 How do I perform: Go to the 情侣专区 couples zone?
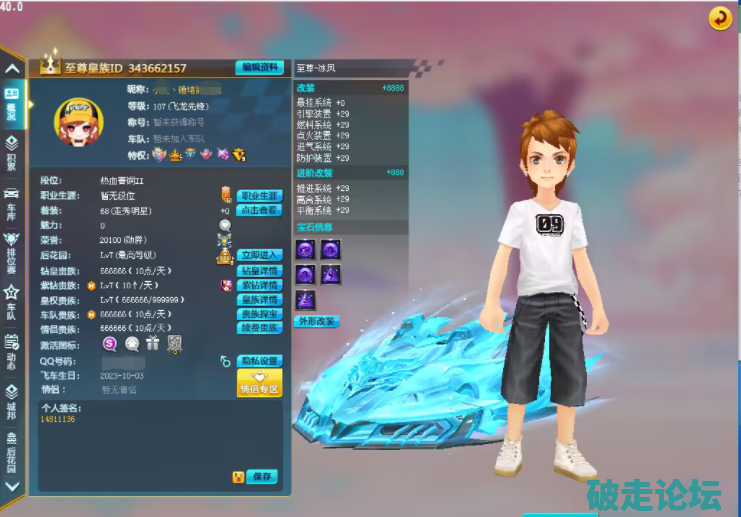259,382
